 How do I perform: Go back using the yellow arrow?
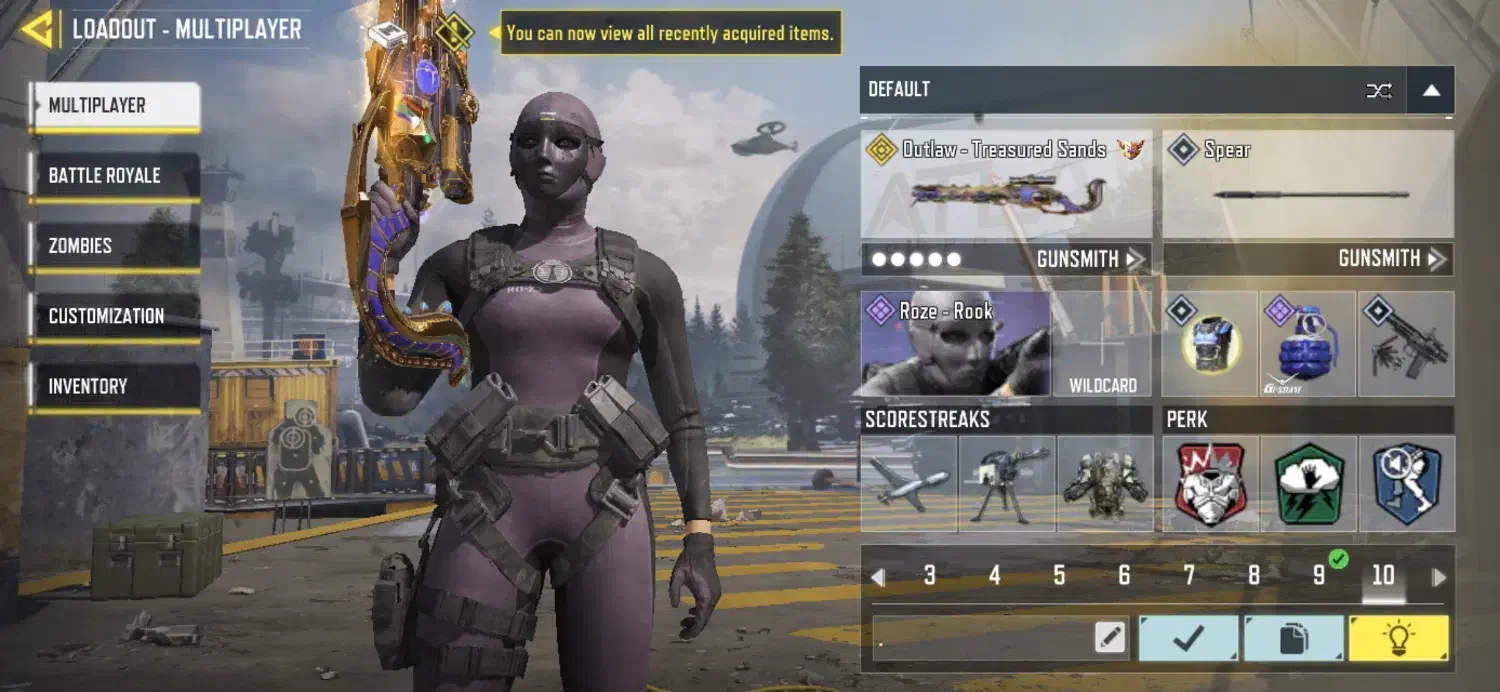[36, 29]
